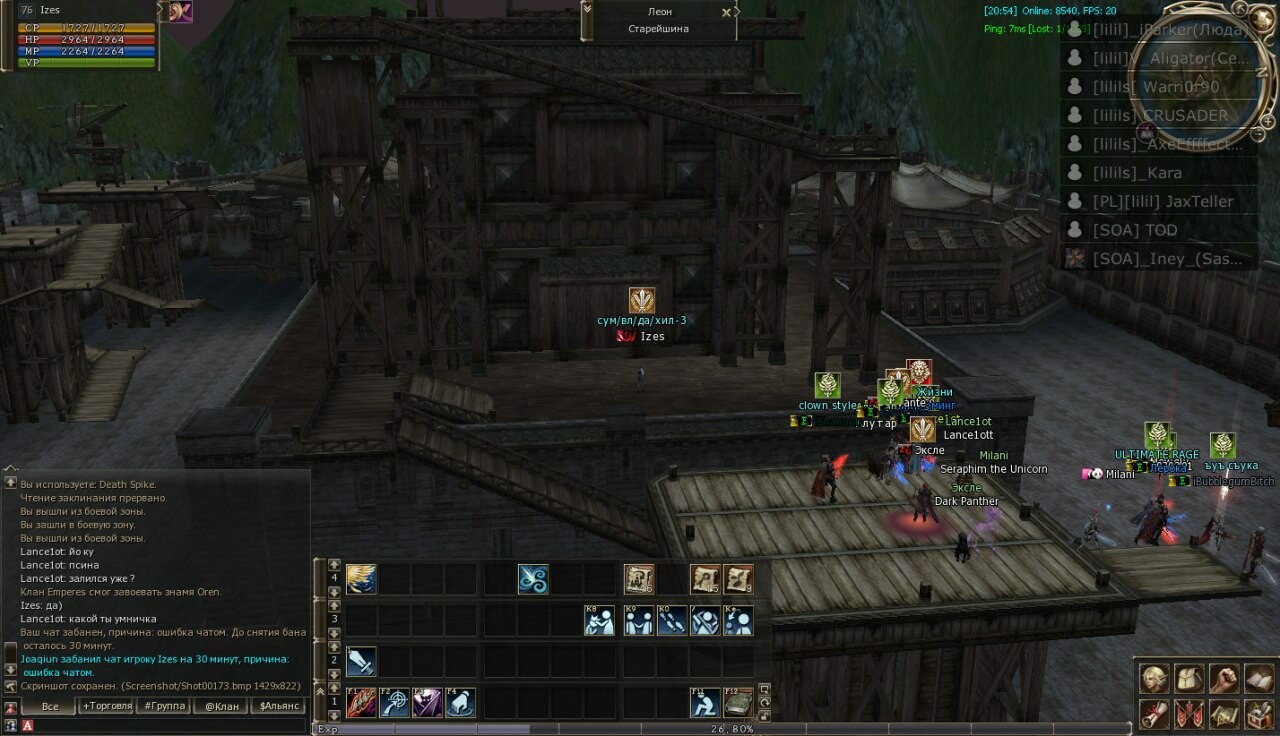Open the quest scroll icon
1280x736 pixels.
click(1155, 714)
